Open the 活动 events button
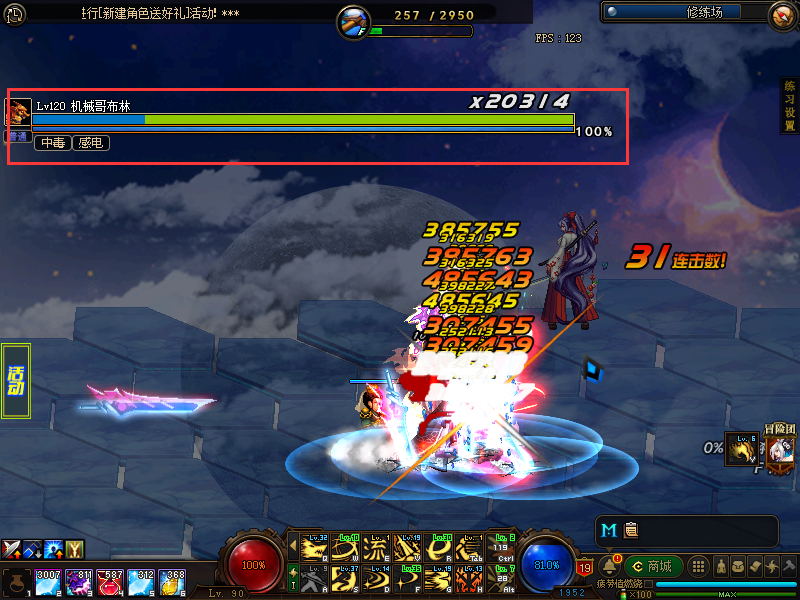This screenshot has width=800, height=600. (x=16, y=381)
